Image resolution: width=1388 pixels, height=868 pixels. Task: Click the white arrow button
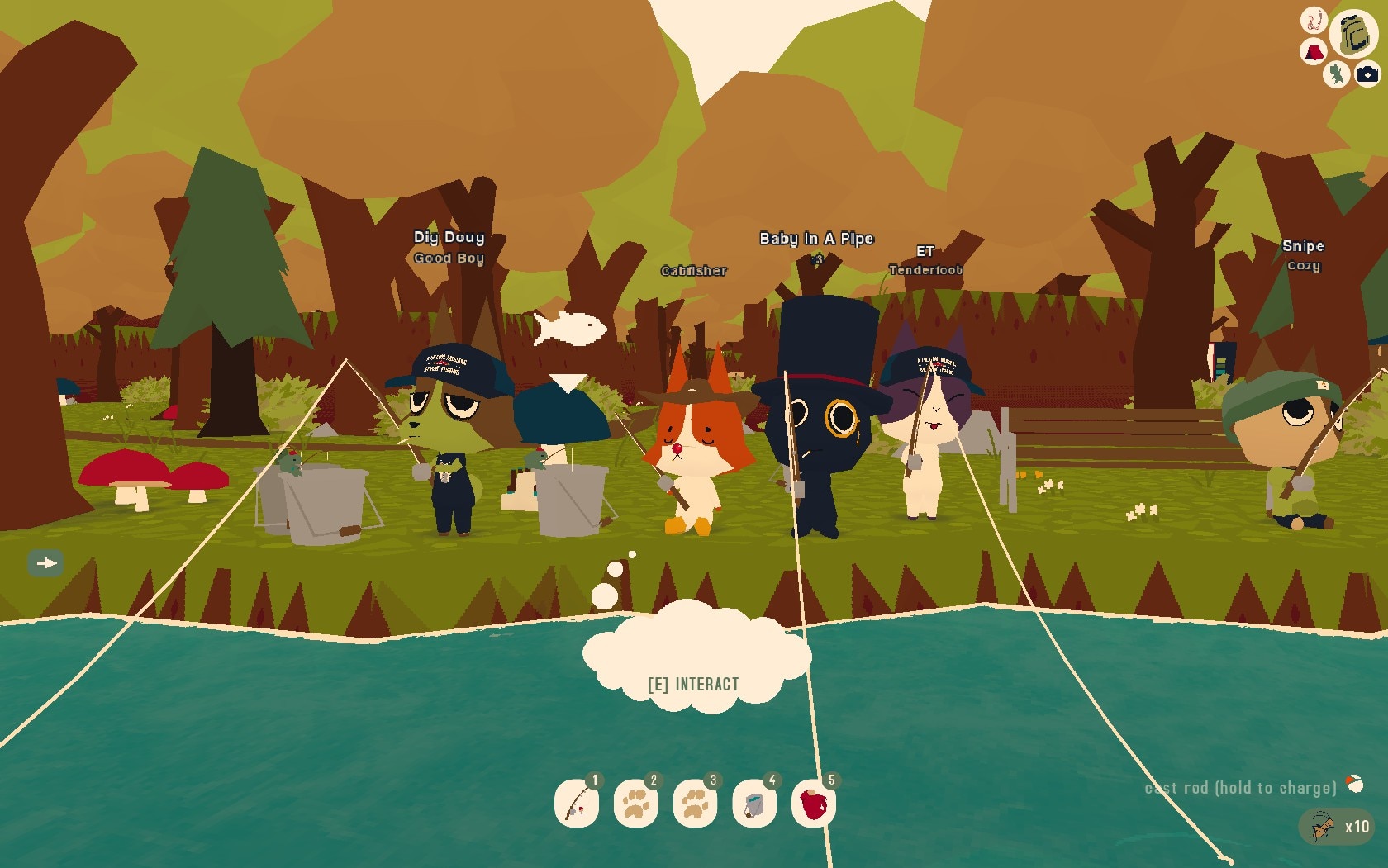45,563
